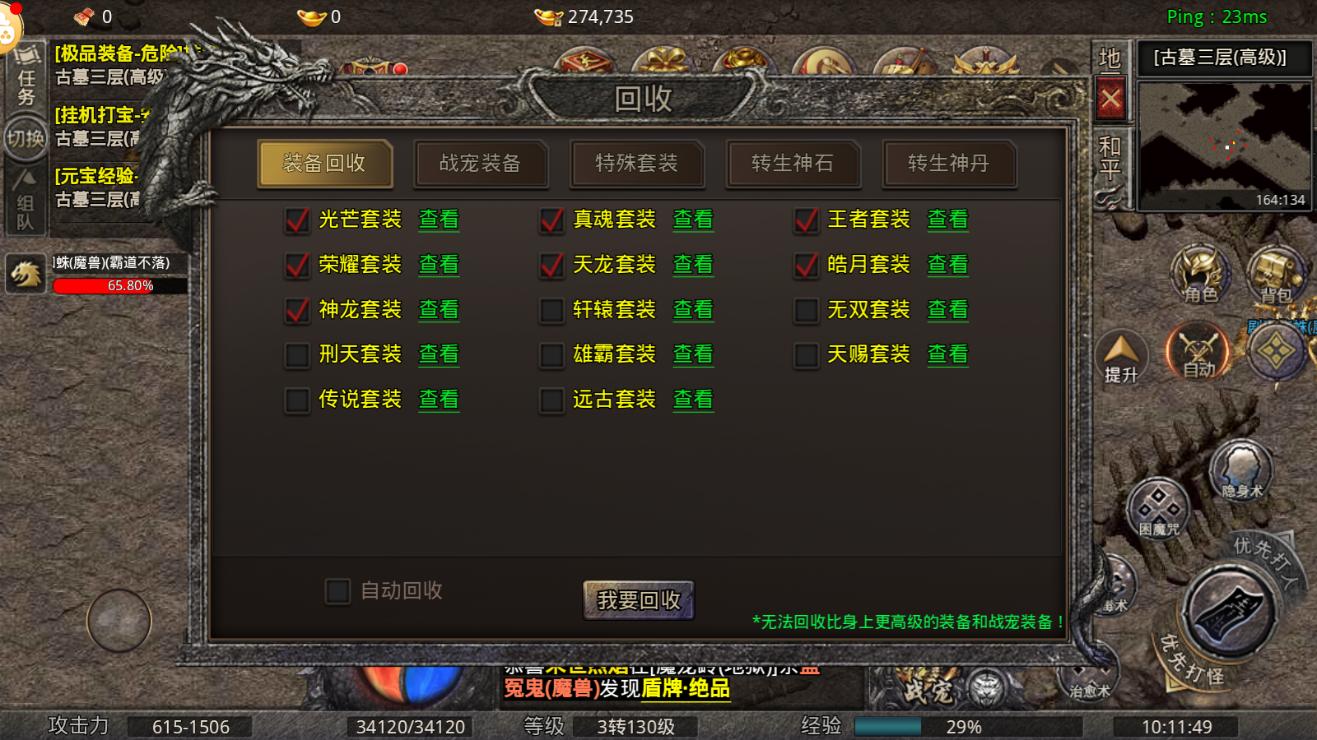1317x740 pixels.
Task: Open the 组队 team sidebar icon
Action: tap(26, 193)
